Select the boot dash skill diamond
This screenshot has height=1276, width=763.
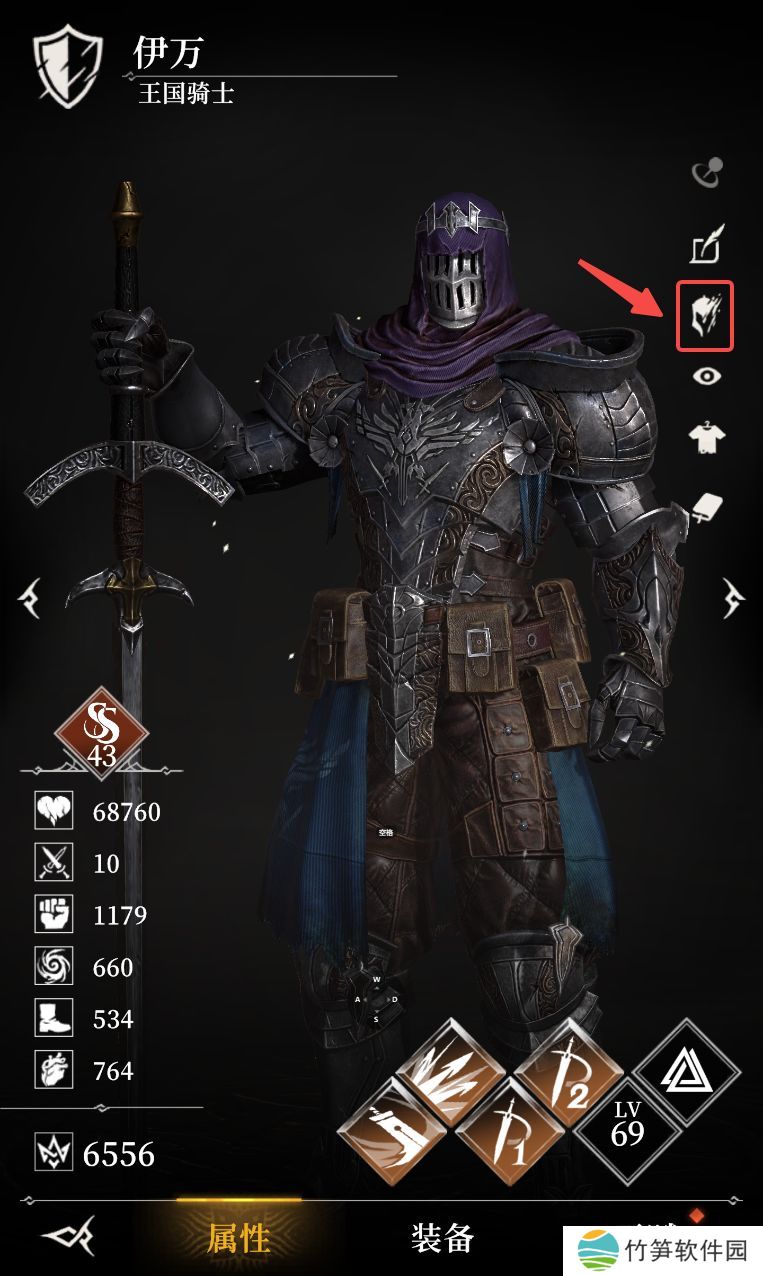(x=391, y=1134)
